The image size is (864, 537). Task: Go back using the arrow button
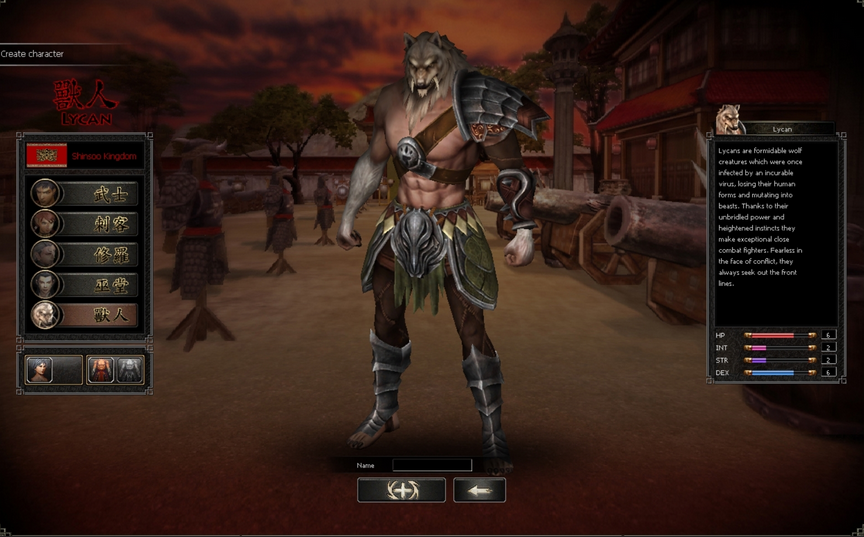[x=479, y=490]
